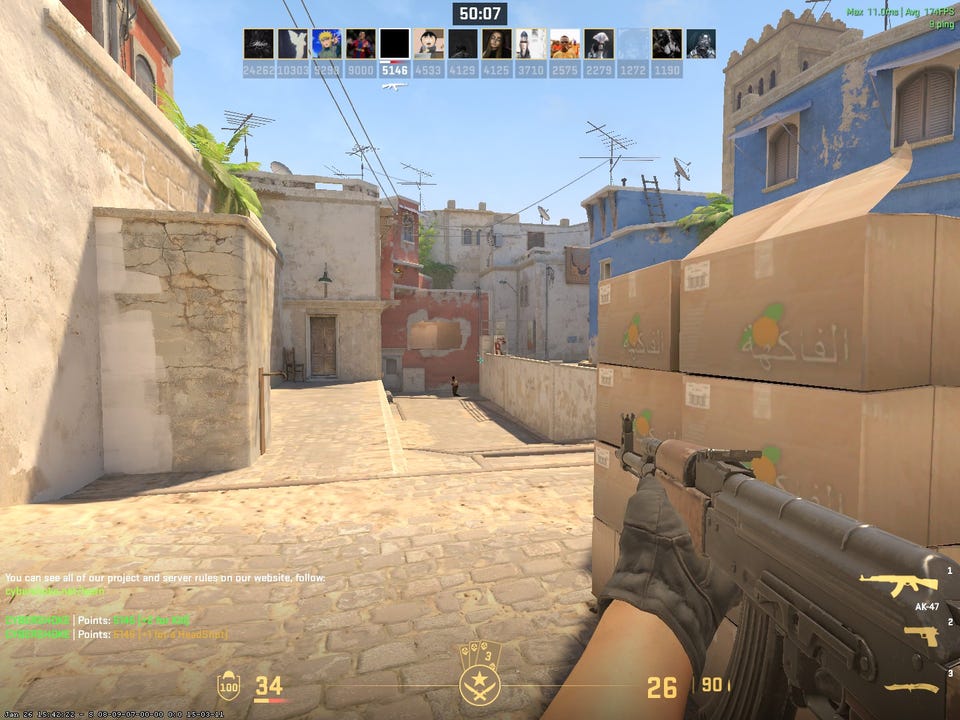
Task: Select the orange-shirt man player avatar
Action: pyautogui.click(x=564, y=44)
